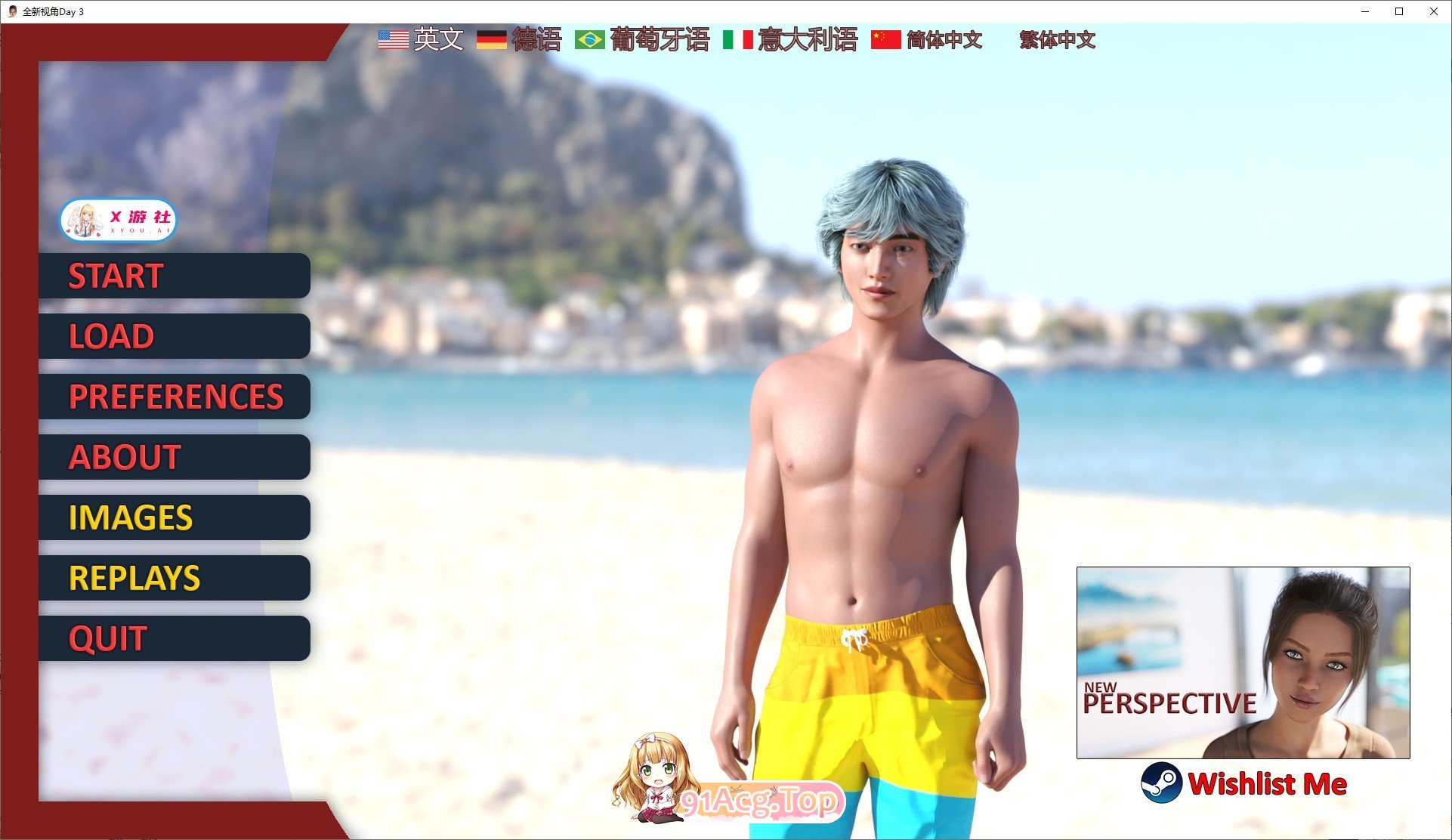
Task: Click the Brazilian flag icon for Portuguese
Action: tap(590, 39)
